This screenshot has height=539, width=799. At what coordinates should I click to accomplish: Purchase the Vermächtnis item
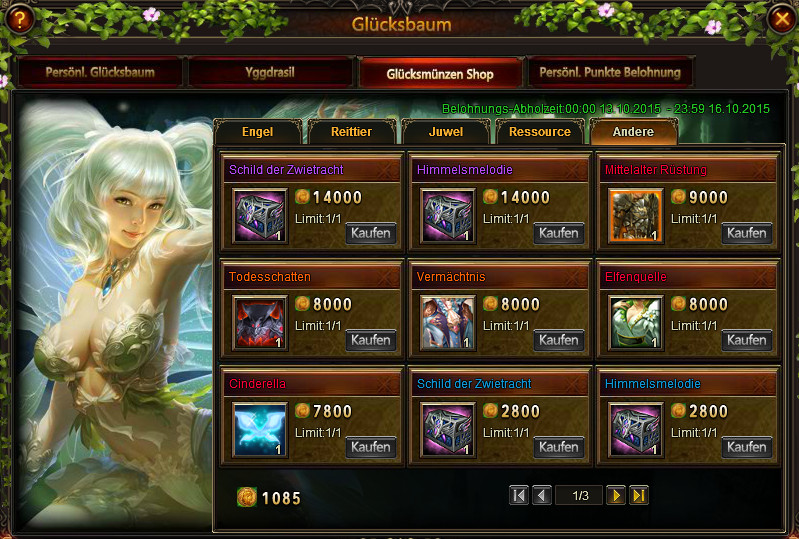[x=559, y=340]
